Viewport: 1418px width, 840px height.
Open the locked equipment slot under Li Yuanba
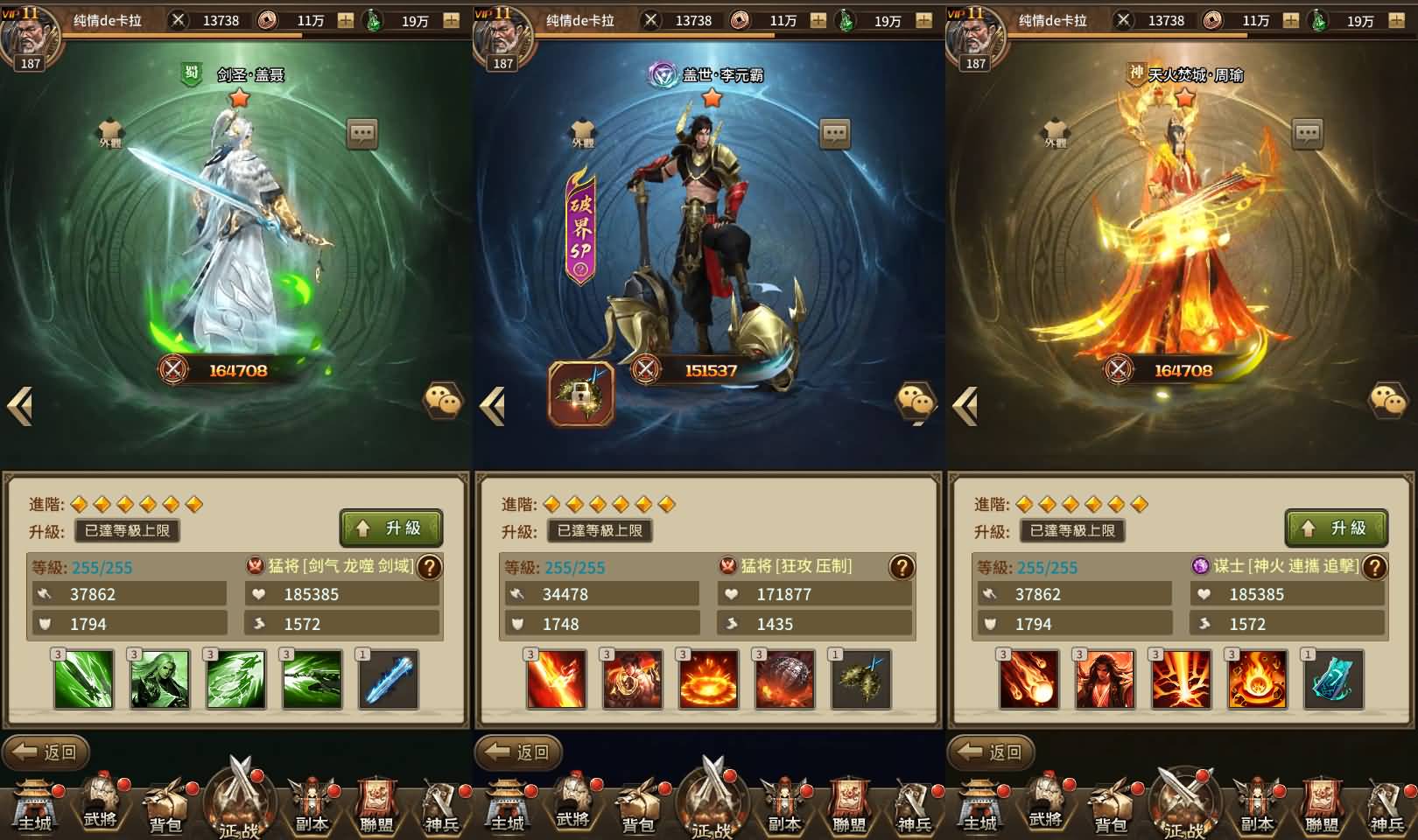click(x=580, y=394)
